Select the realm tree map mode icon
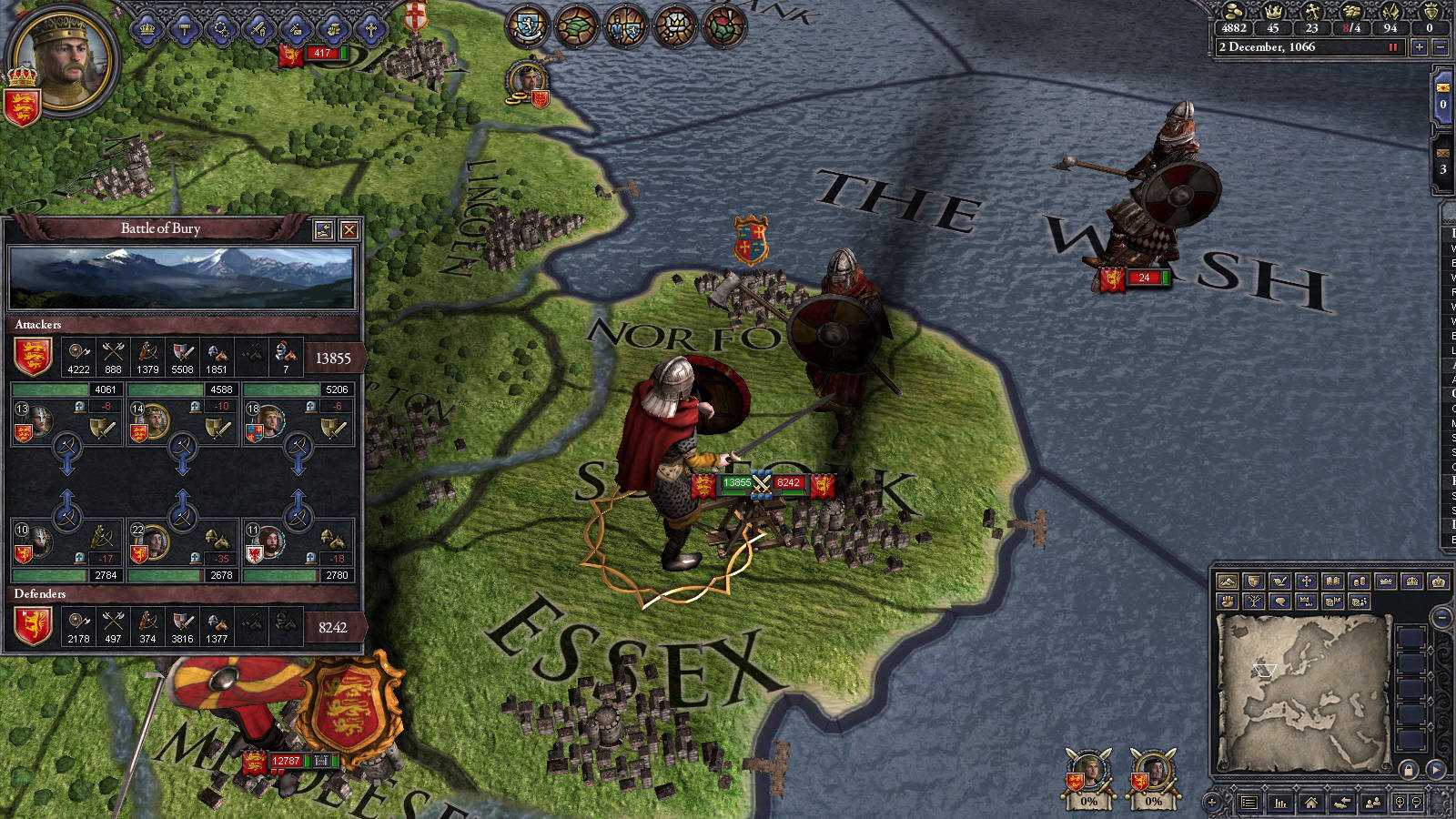 1254,602
